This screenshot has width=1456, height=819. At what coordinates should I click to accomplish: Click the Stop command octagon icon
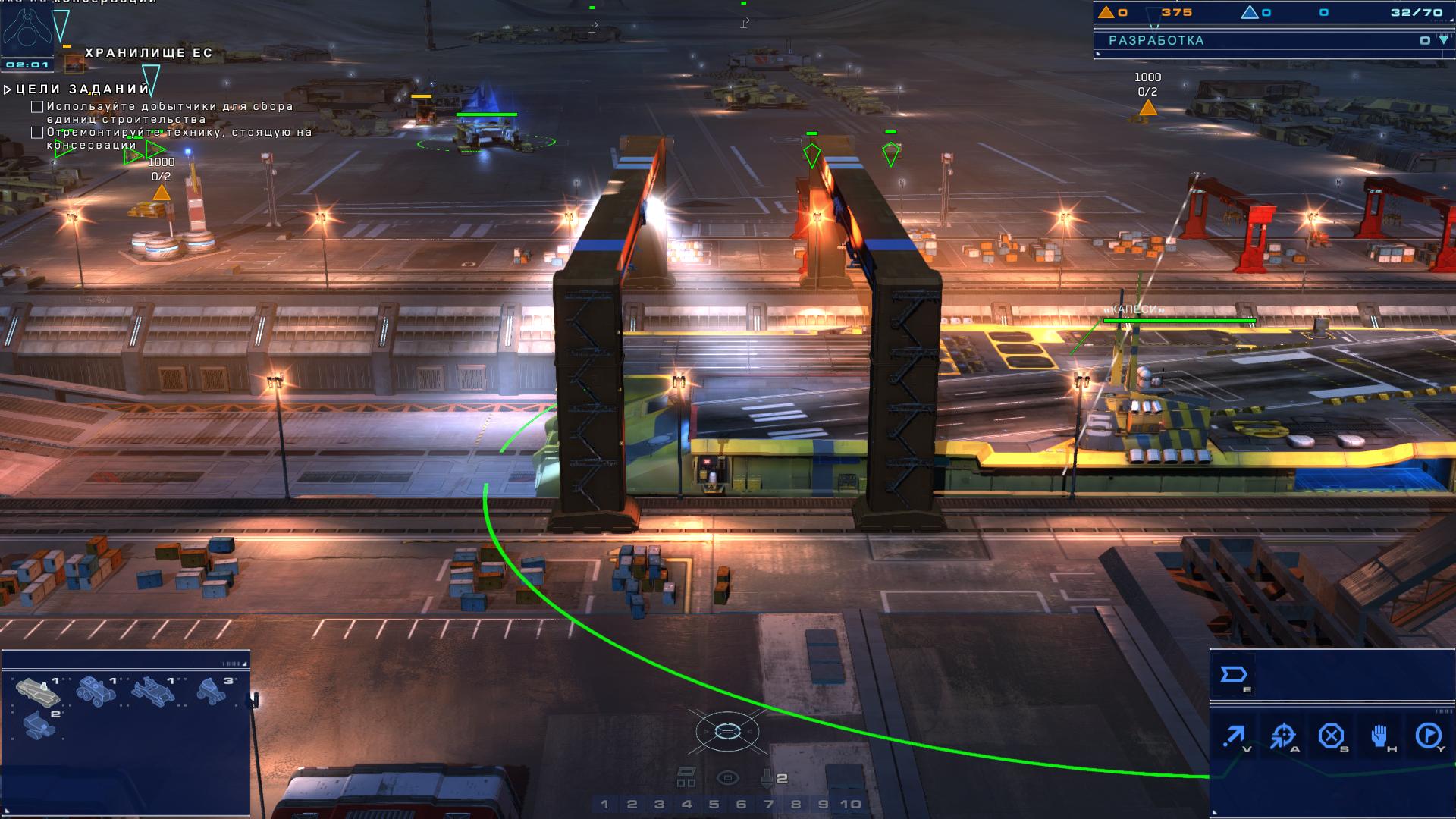(x=1331, y=736)
